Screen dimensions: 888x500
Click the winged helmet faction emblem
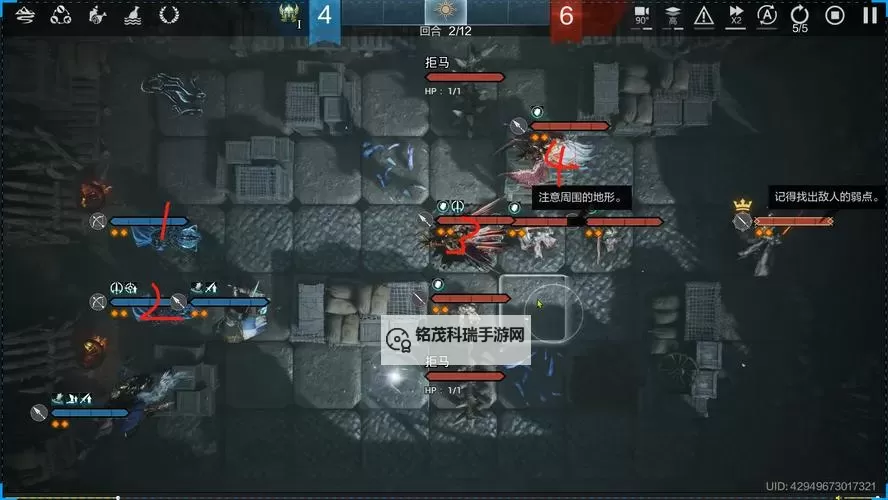pos(291,13)
